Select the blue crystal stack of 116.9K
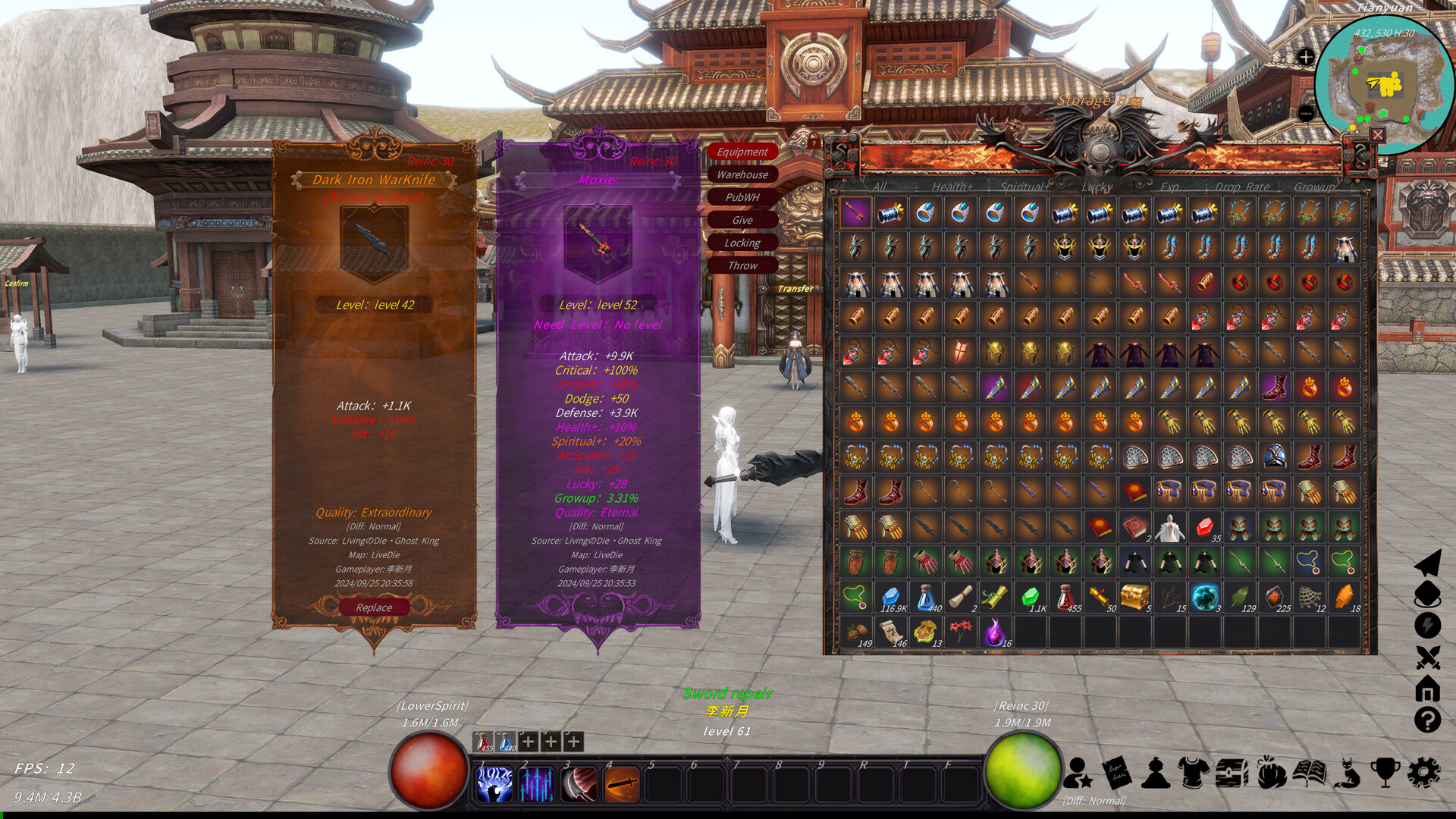1456x819 pixels. tap(891, 597)
